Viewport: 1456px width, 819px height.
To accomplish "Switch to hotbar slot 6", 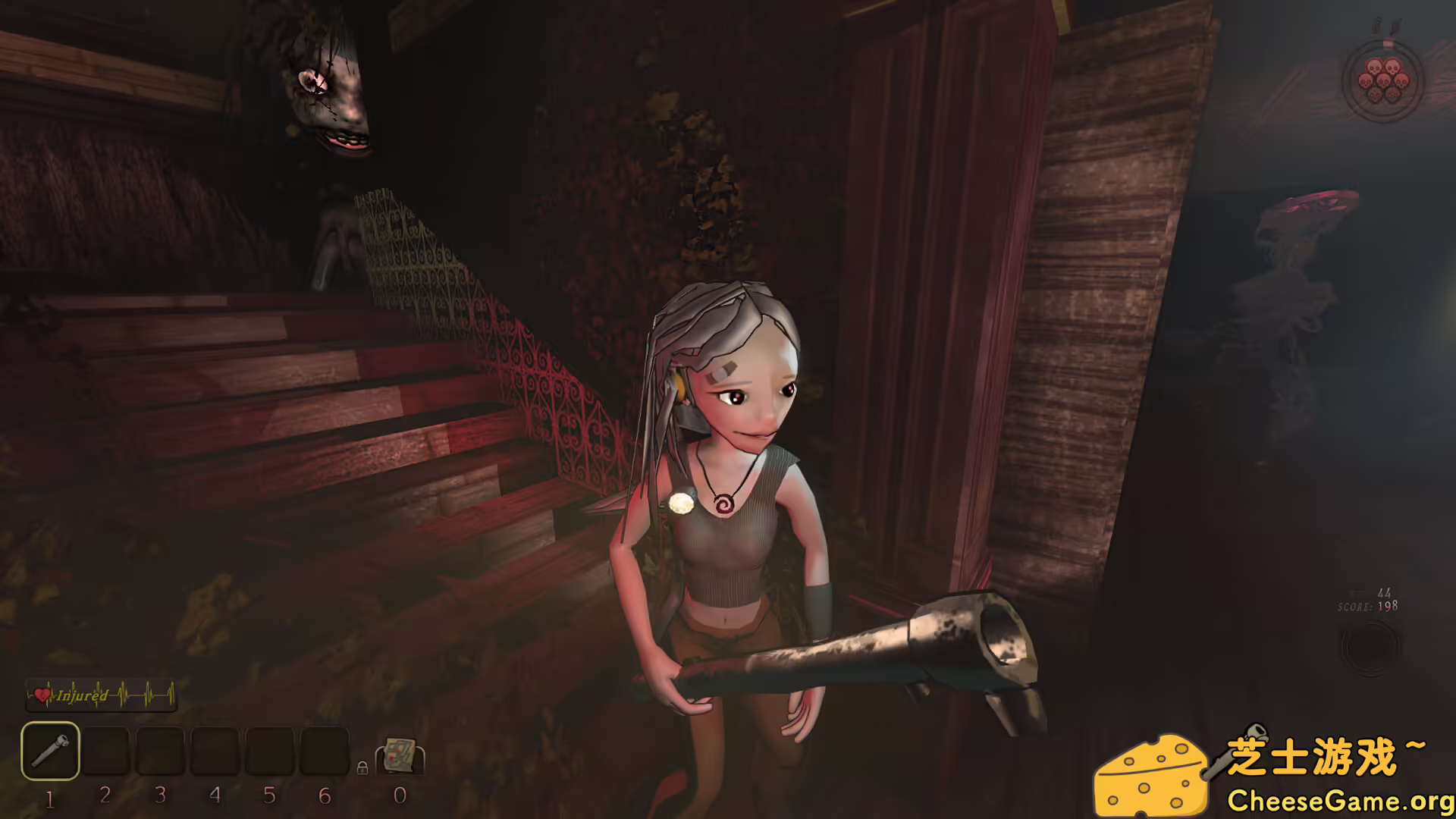I will 325,752.
